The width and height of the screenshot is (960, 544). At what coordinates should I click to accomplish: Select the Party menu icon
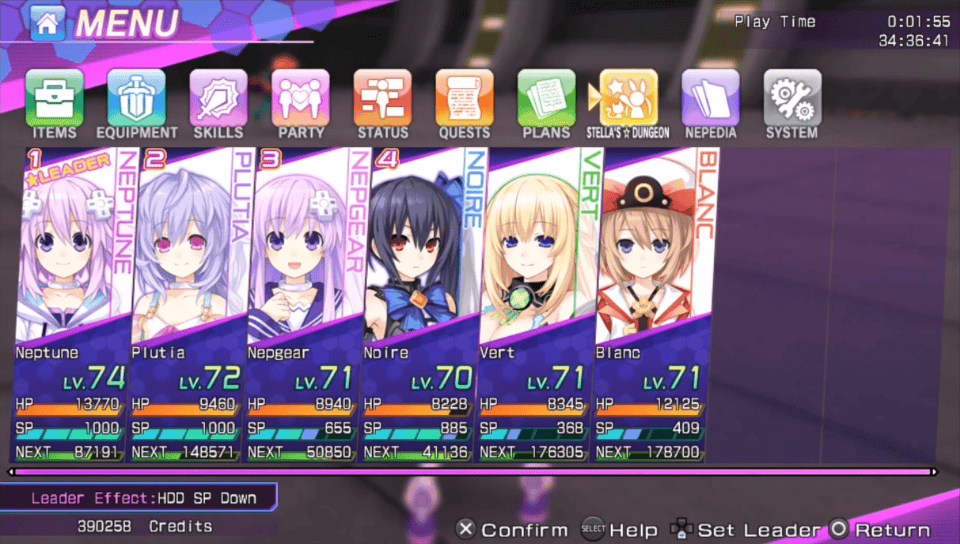tap(300, 98)
